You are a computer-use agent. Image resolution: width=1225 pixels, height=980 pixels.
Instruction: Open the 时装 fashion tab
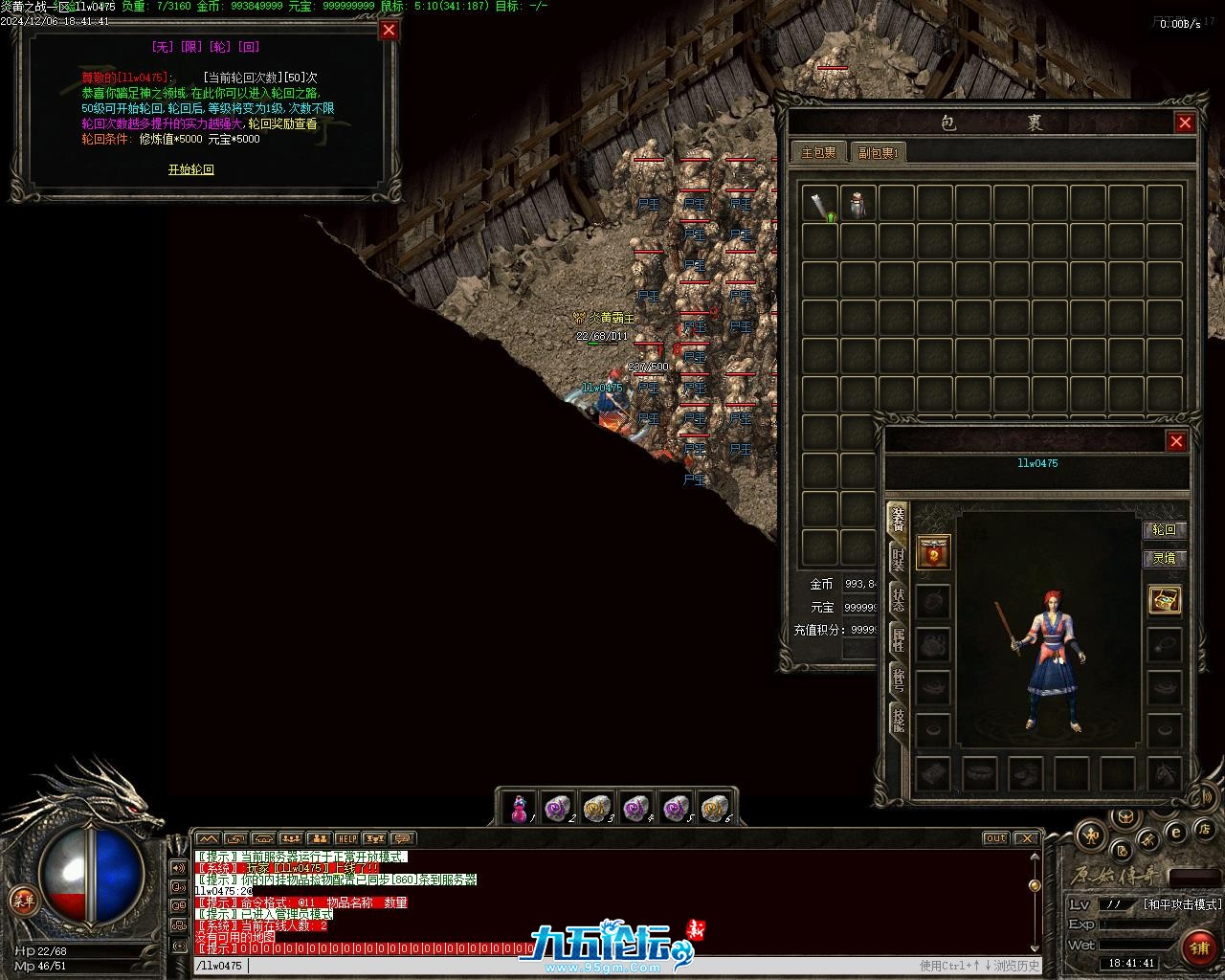[898, 560]
